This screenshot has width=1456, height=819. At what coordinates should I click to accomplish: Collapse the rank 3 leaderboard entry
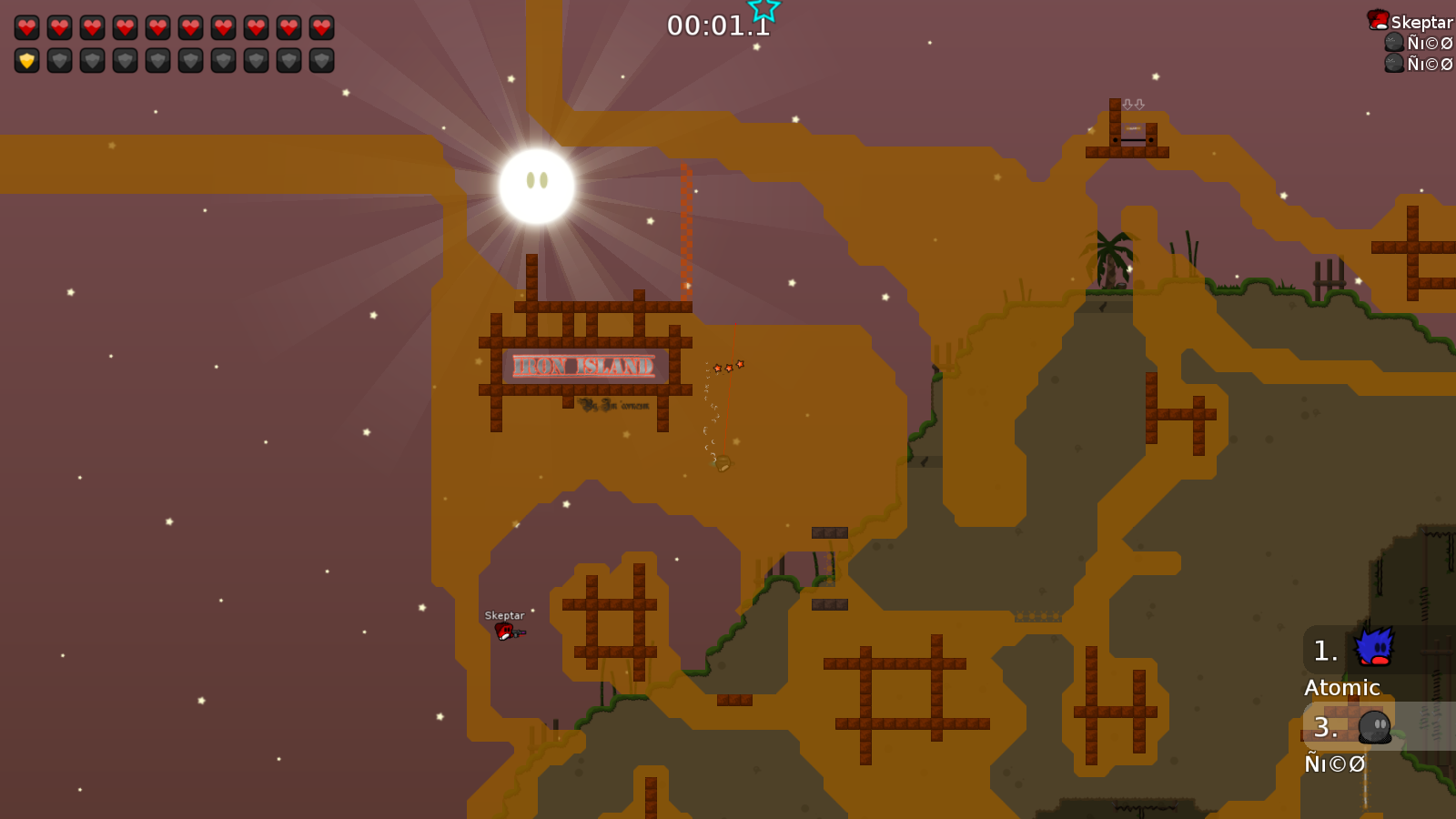tap(1325, 727)
